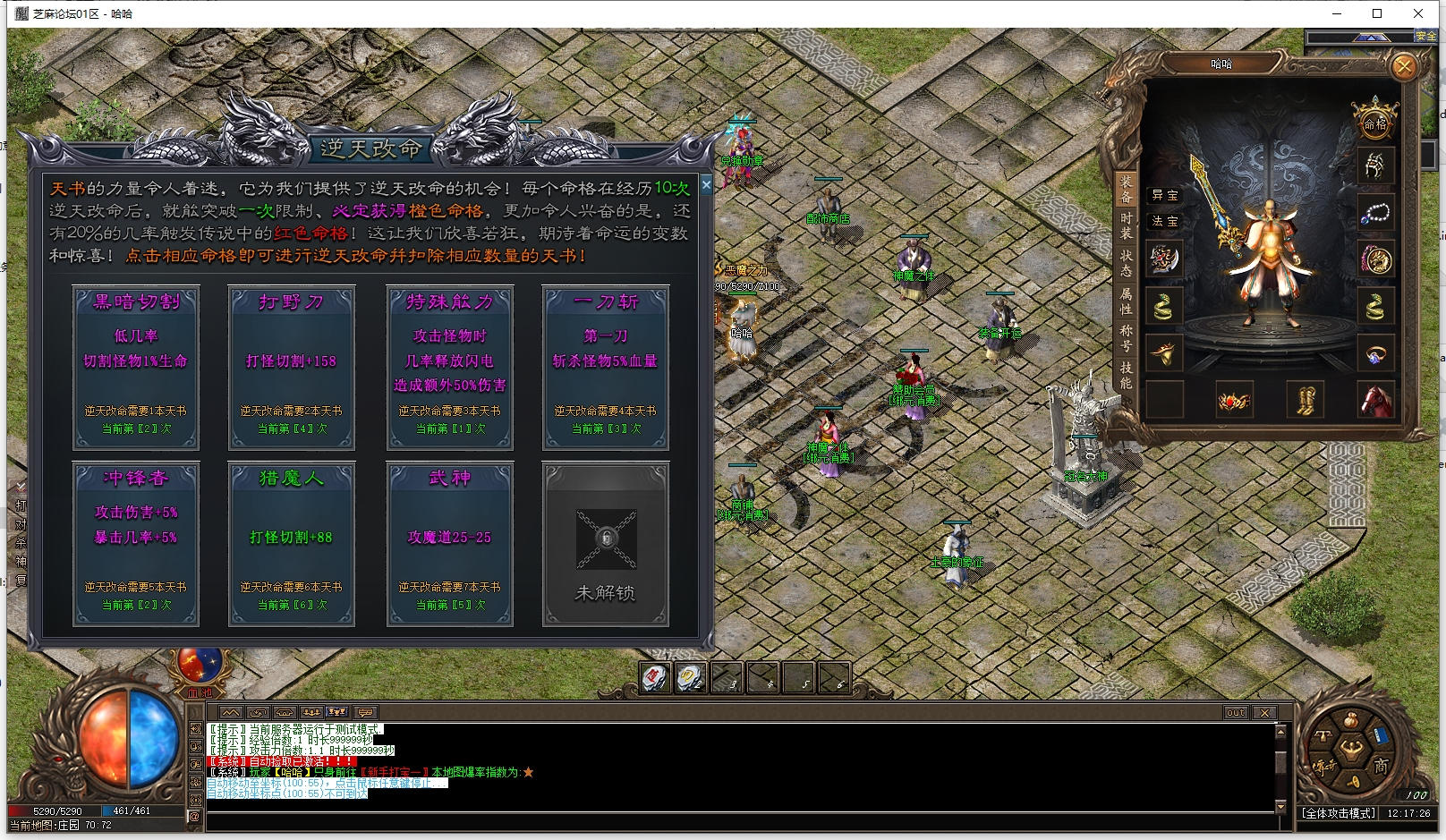The width and height of the screenshot is (1446, 840).
Task: Choose the 冲锋者 fate card
Action: [136, 543]
